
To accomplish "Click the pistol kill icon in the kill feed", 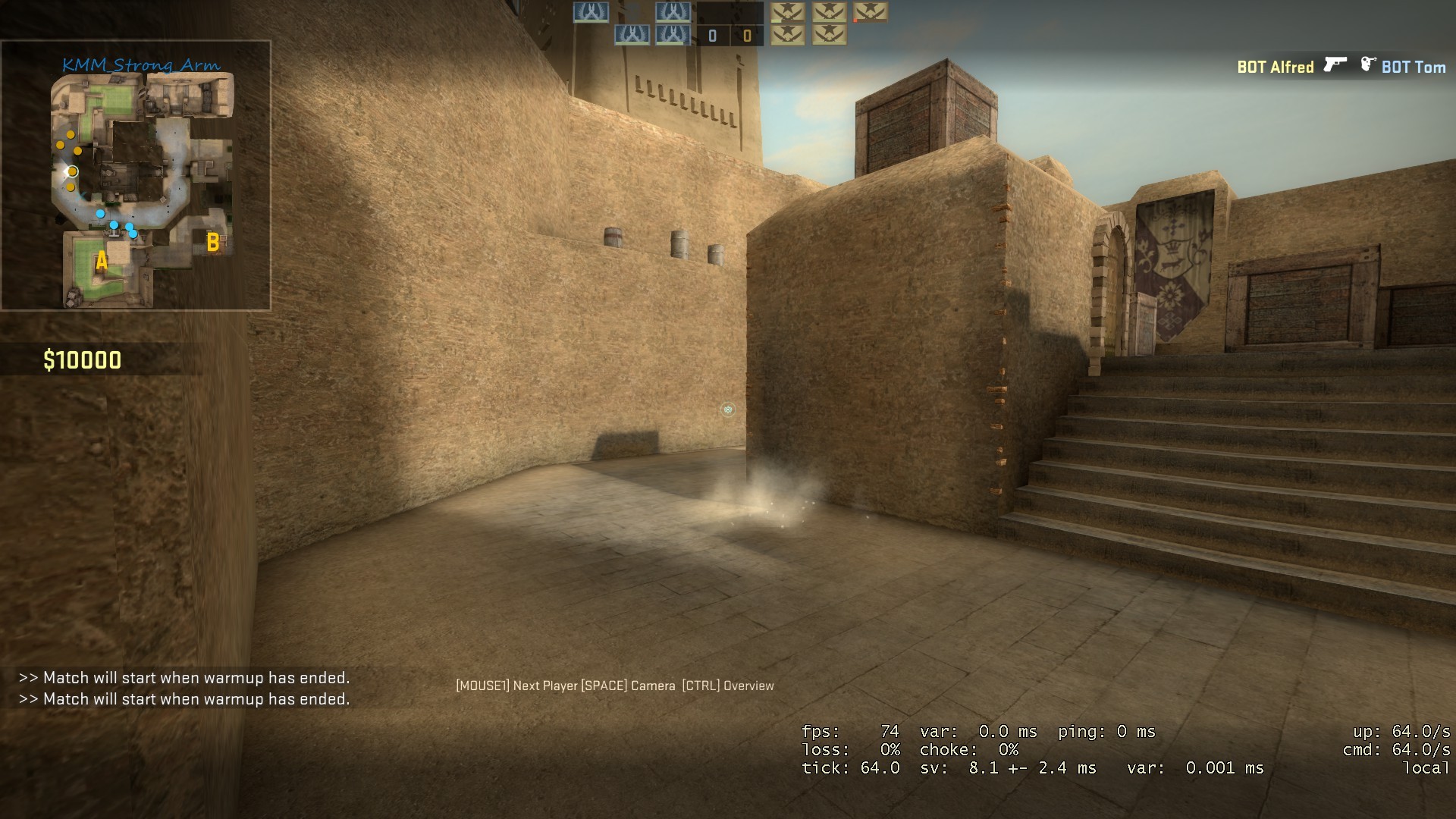I will [1334, 66].
